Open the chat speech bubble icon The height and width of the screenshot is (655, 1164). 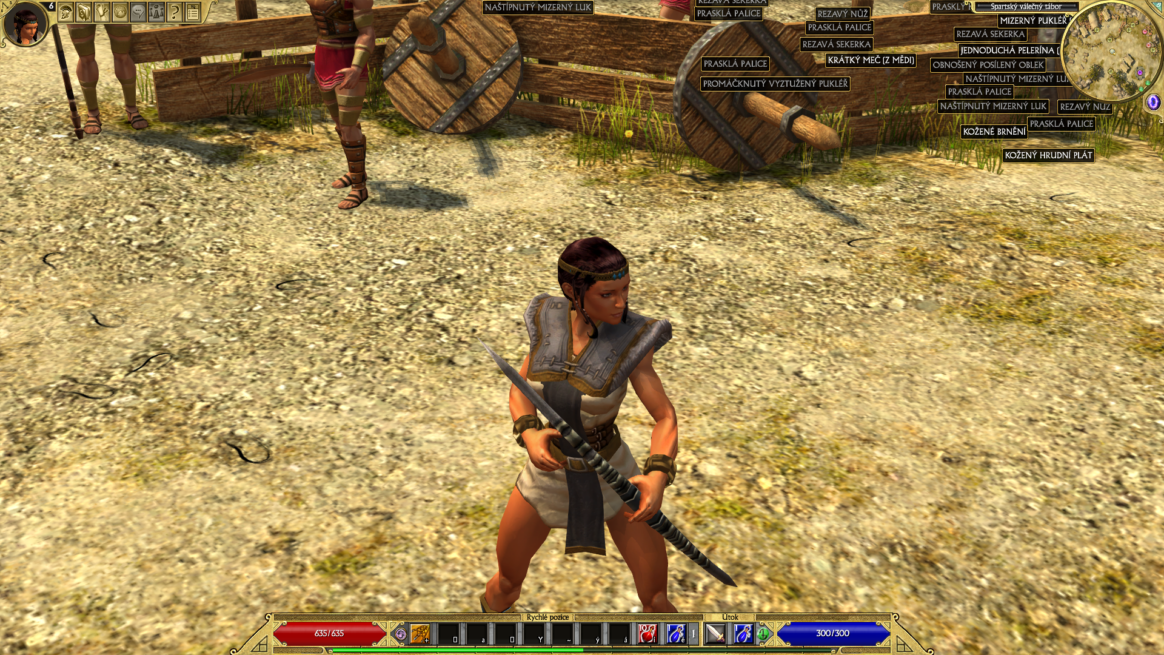coord(138,13)
